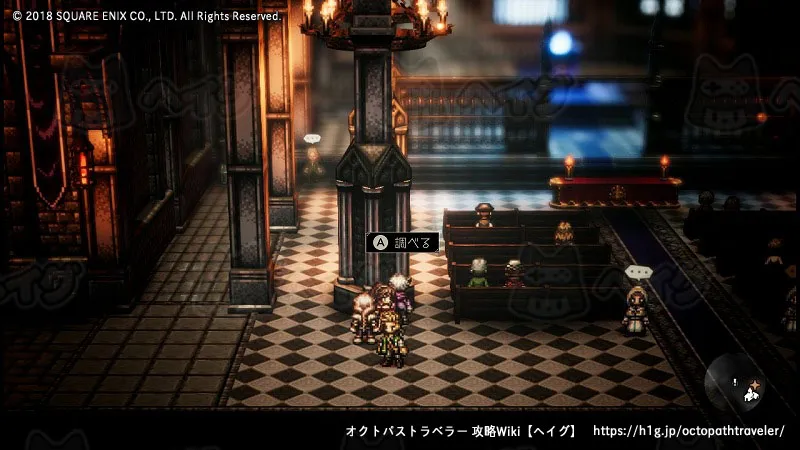Viewport: 800px width, 450px height.
Task: Open the circular radar minimap
Action: pos(737,384)
